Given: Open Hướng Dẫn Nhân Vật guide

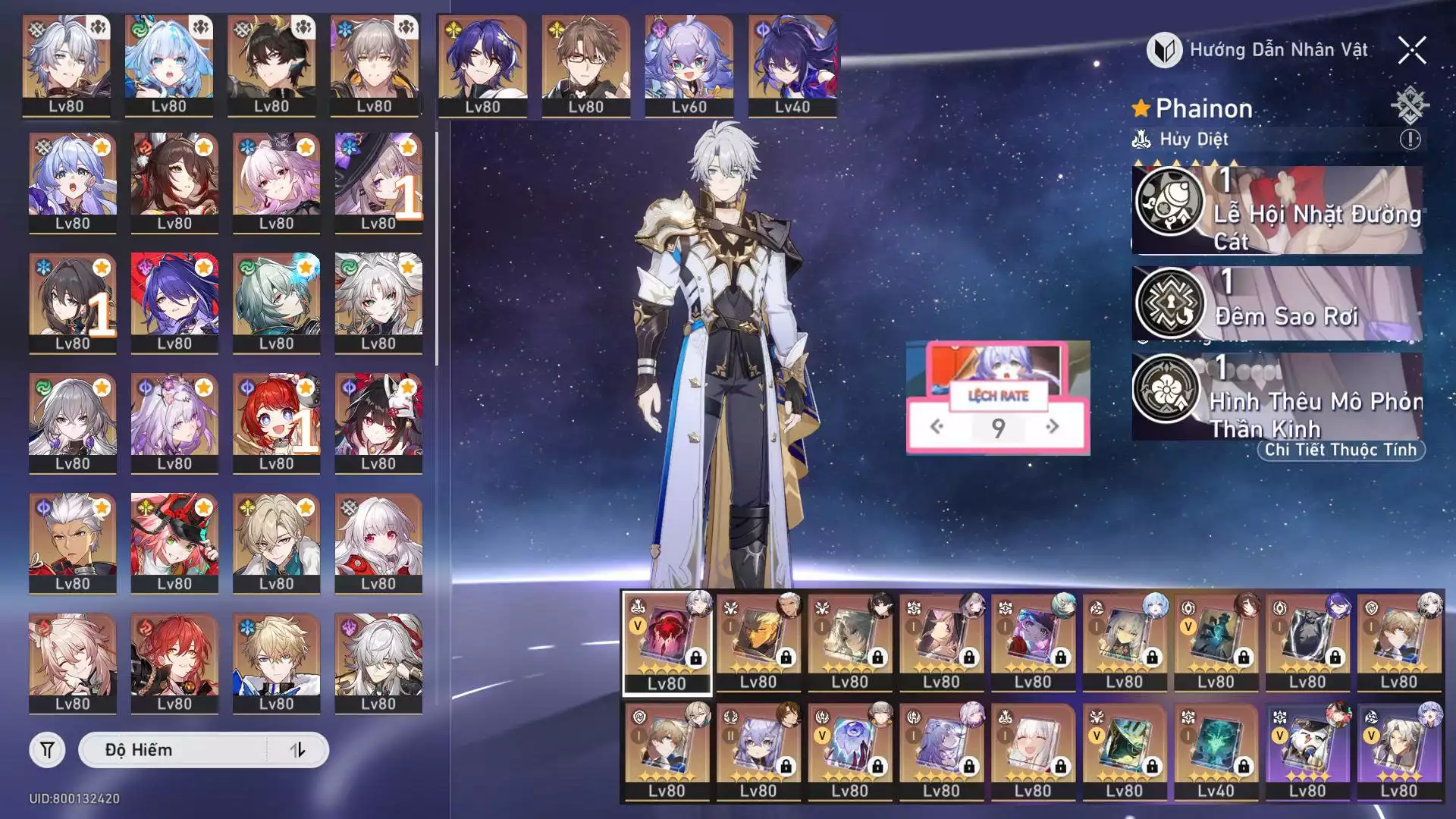Looking at the screenshot, I should 1260,51.
